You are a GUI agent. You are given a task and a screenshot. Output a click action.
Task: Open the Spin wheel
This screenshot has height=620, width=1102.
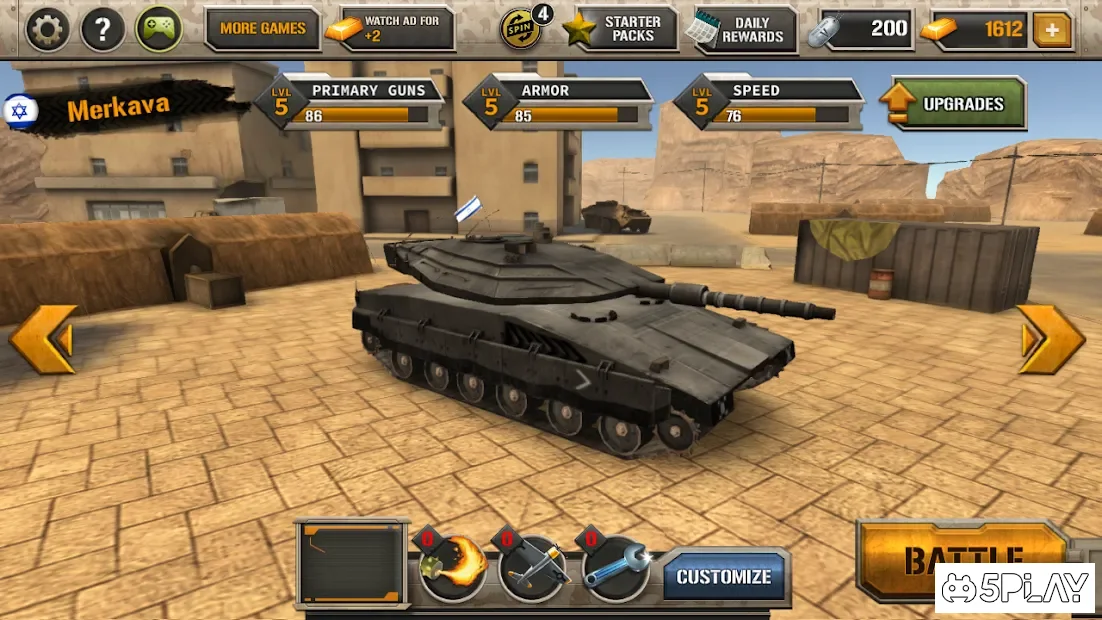pos(522,29)
